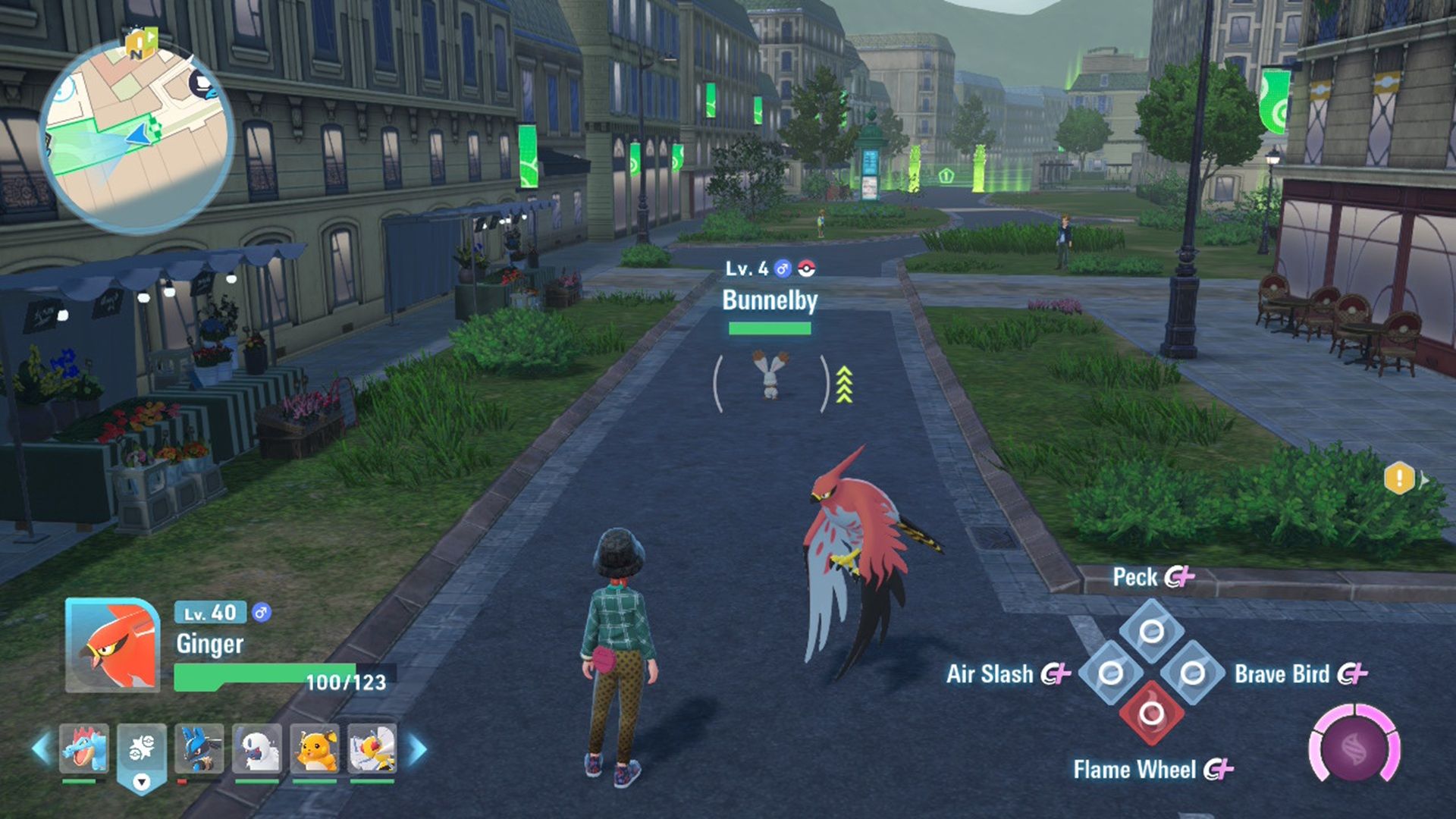The width and height of the screenshot is (1456, 819).
Task: Pick Beedrill from the party bar
Action: click(x=372, y=749)
